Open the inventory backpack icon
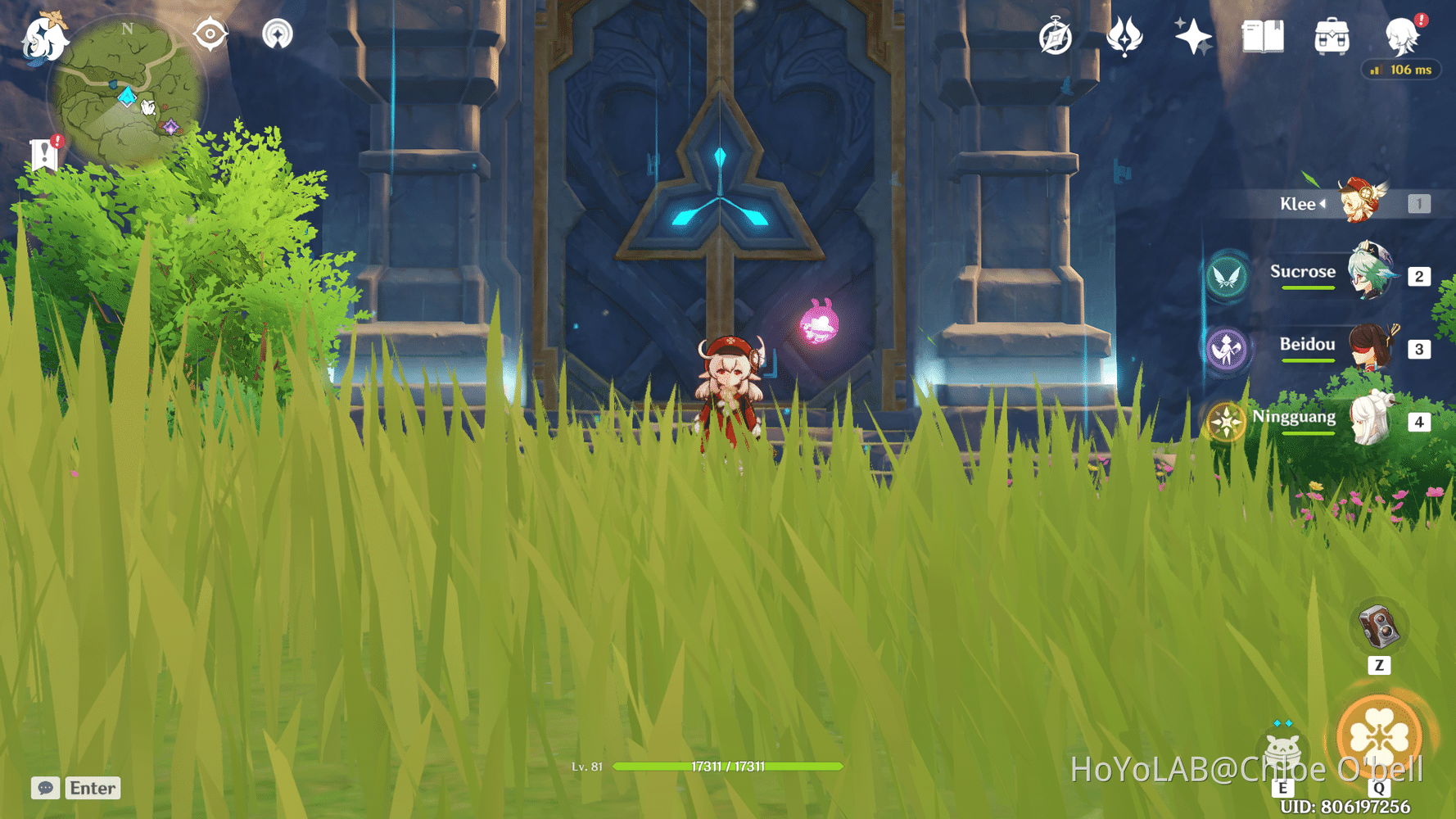 [1331, 37]
